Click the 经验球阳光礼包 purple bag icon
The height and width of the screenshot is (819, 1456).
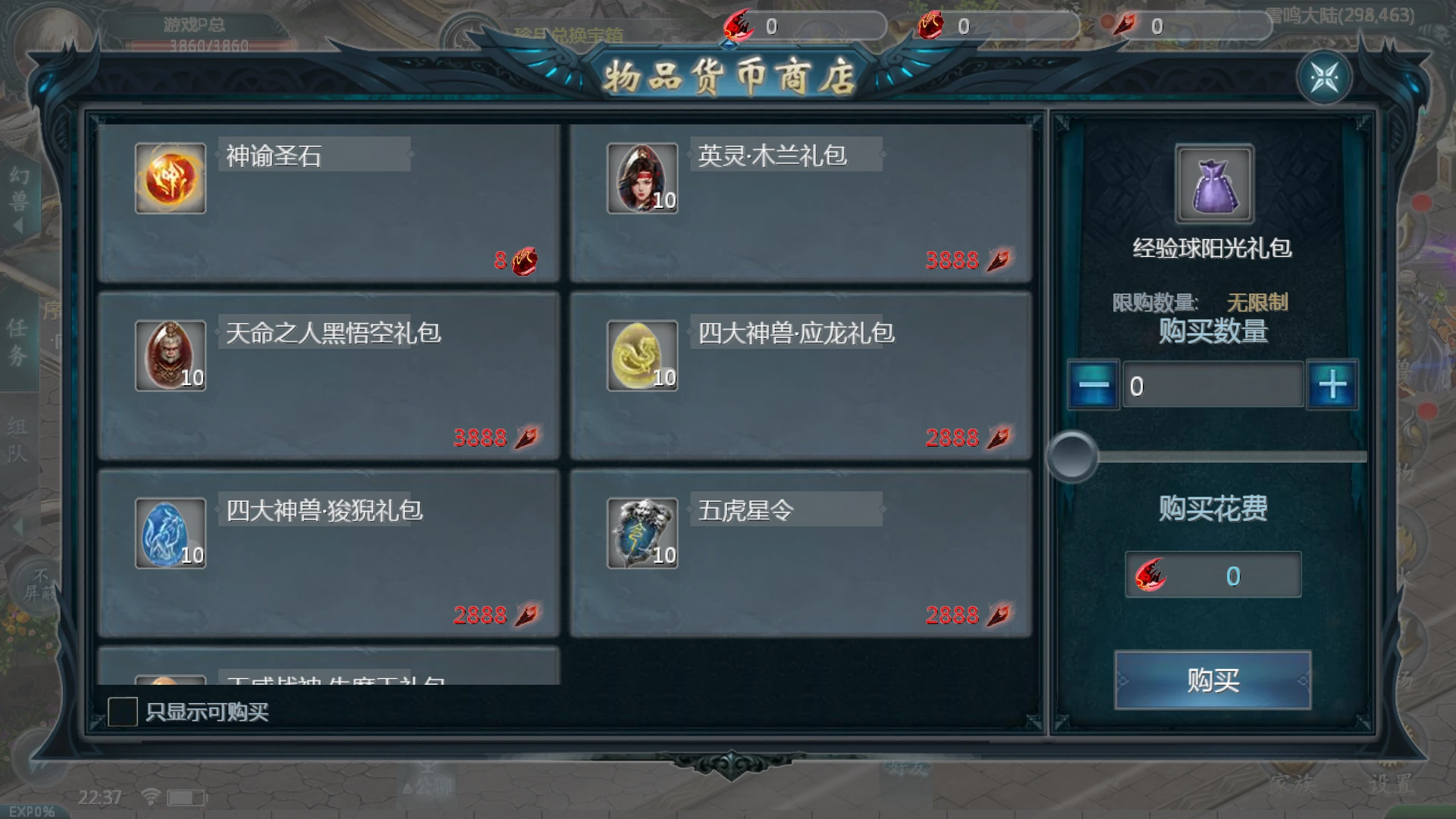[1213, 182]
